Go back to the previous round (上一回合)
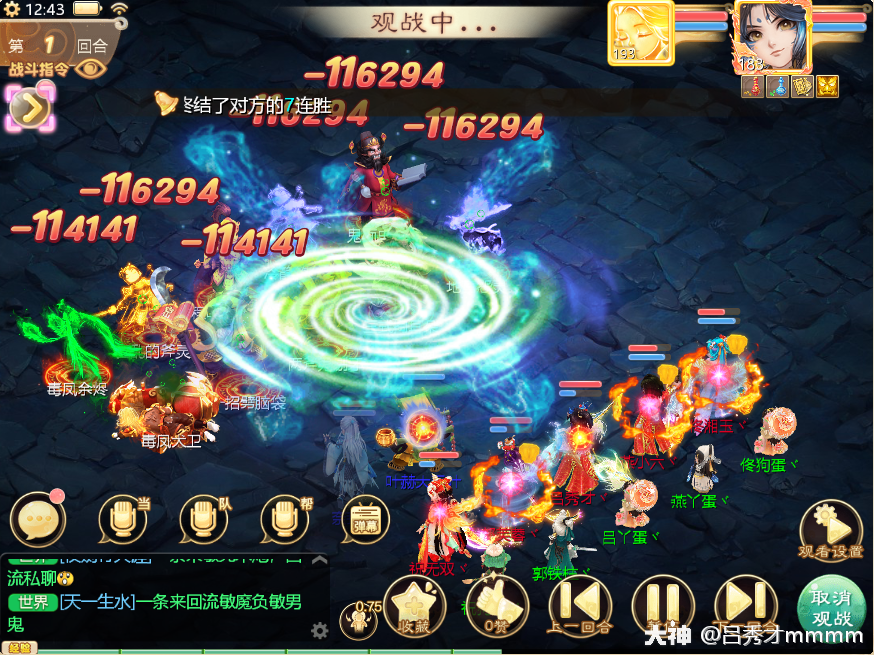This screenshot has width=874, height=655. [x=580, y=603]
